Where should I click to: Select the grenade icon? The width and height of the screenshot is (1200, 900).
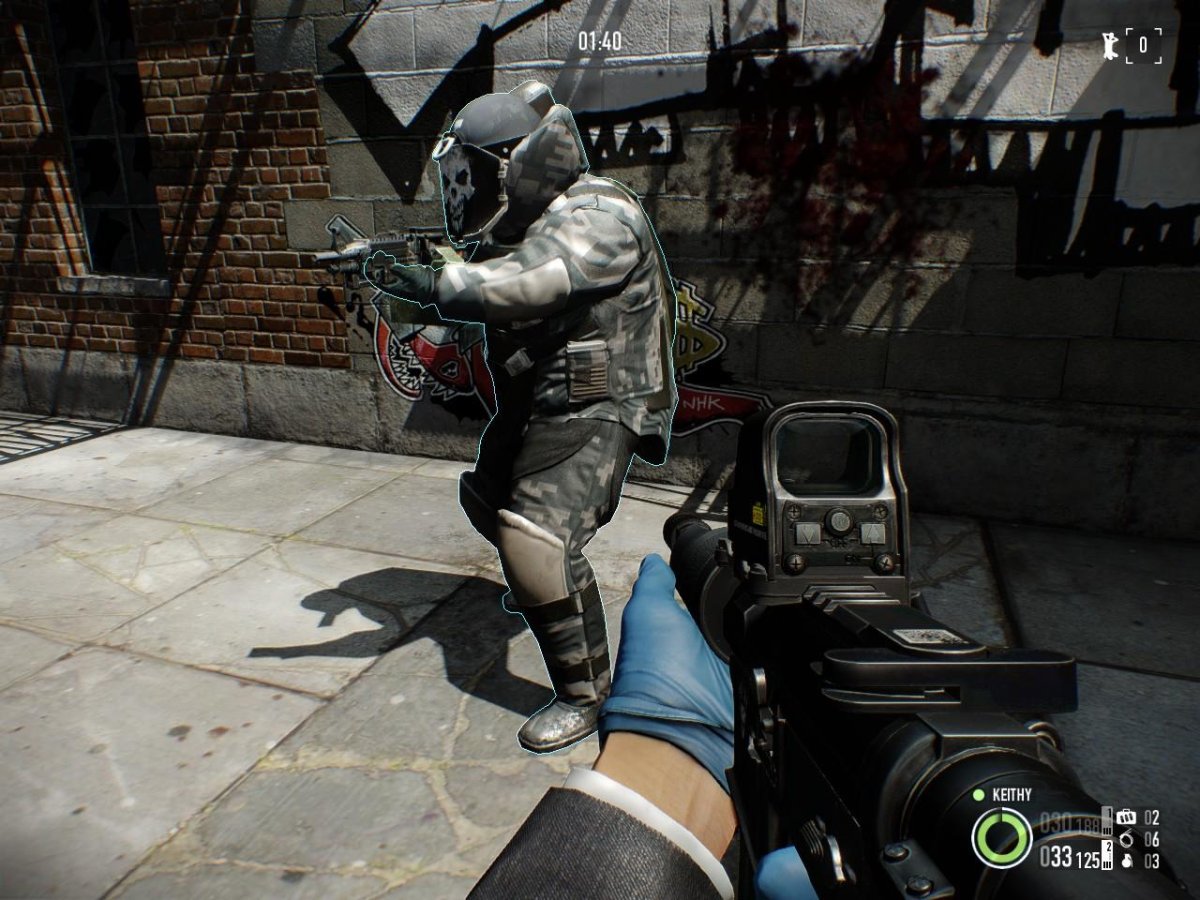(x=1126, y=860)
